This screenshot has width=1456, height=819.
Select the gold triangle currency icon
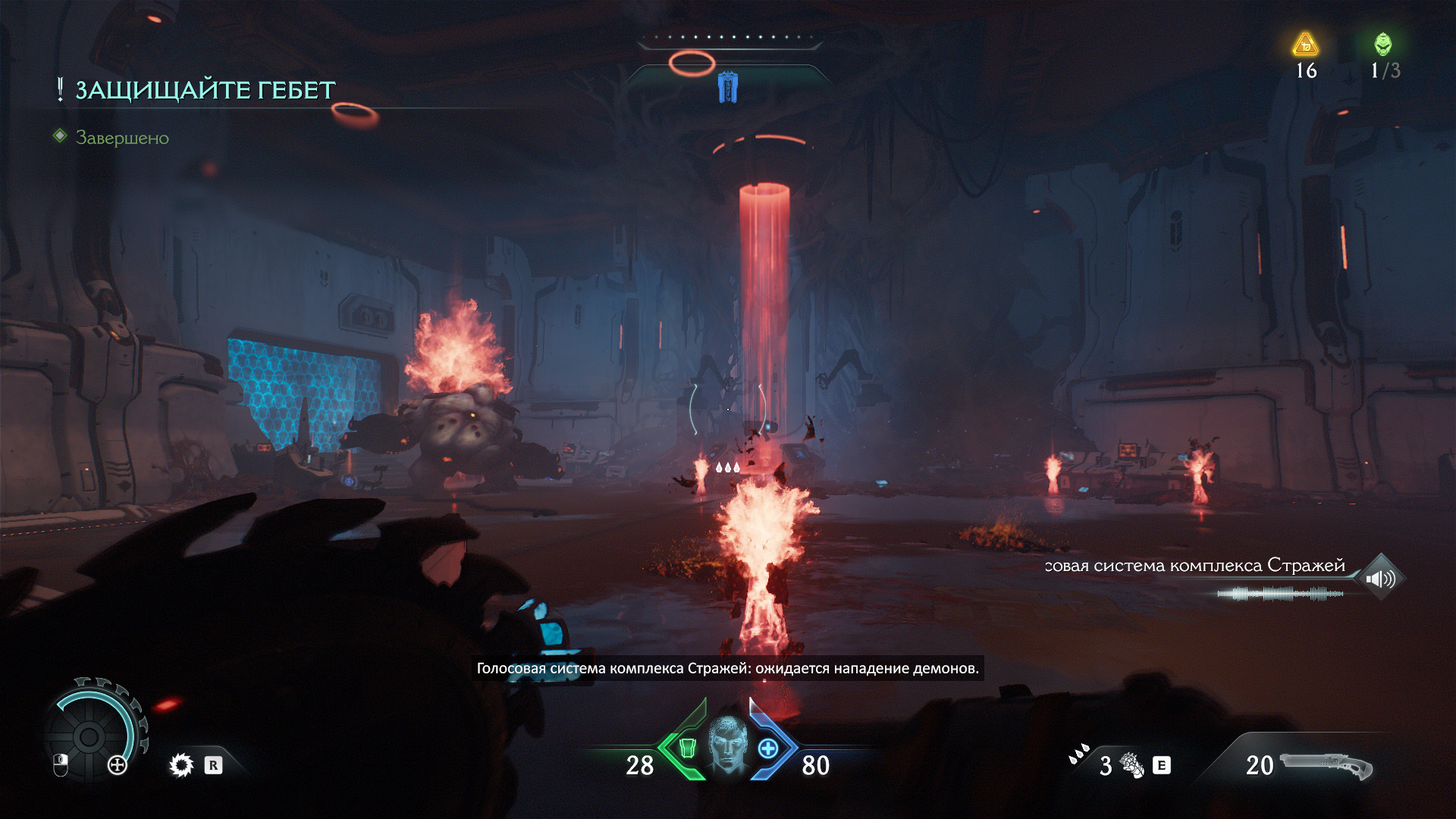point(1305,45)
